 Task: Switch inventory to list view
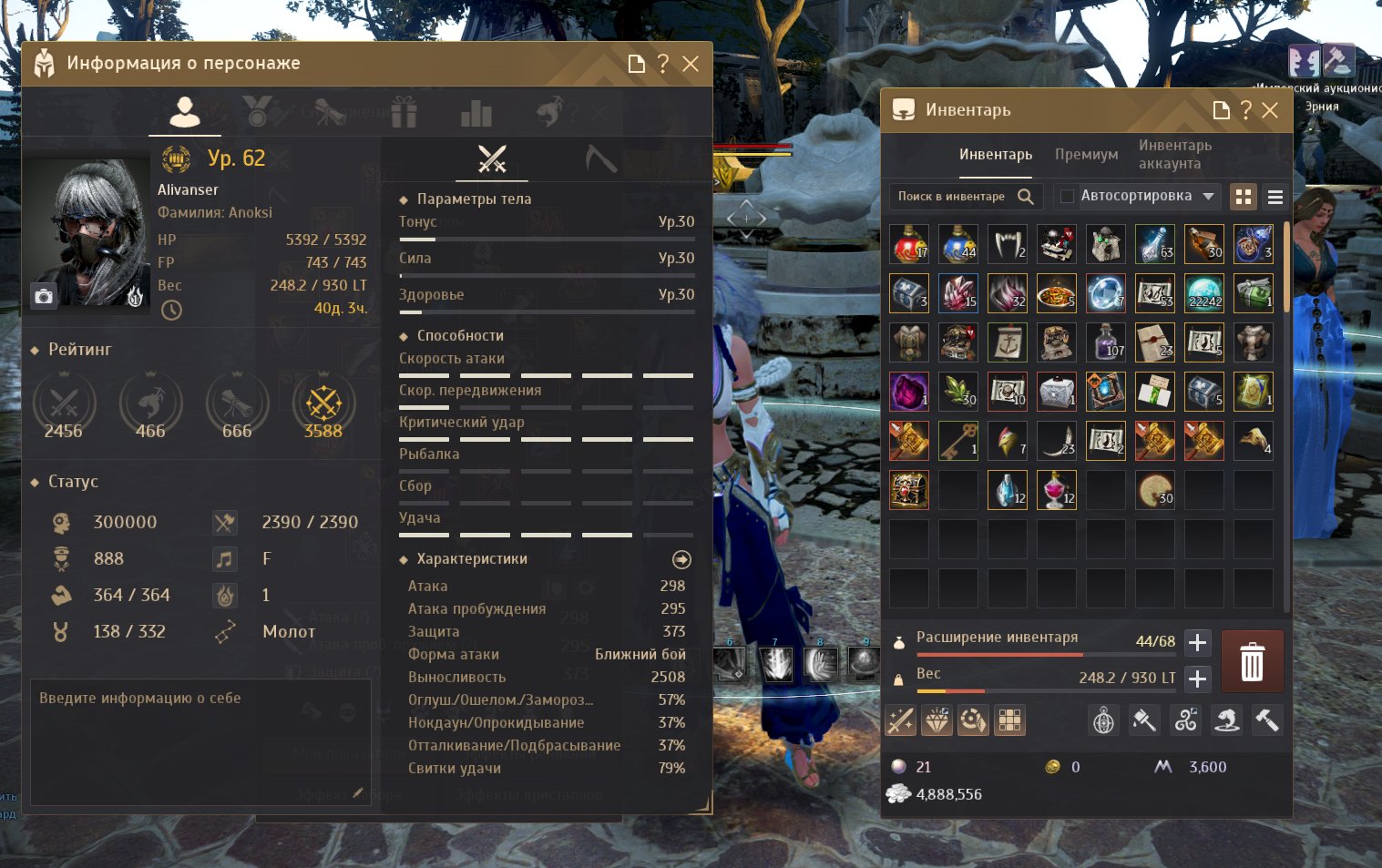point(1275,197)
